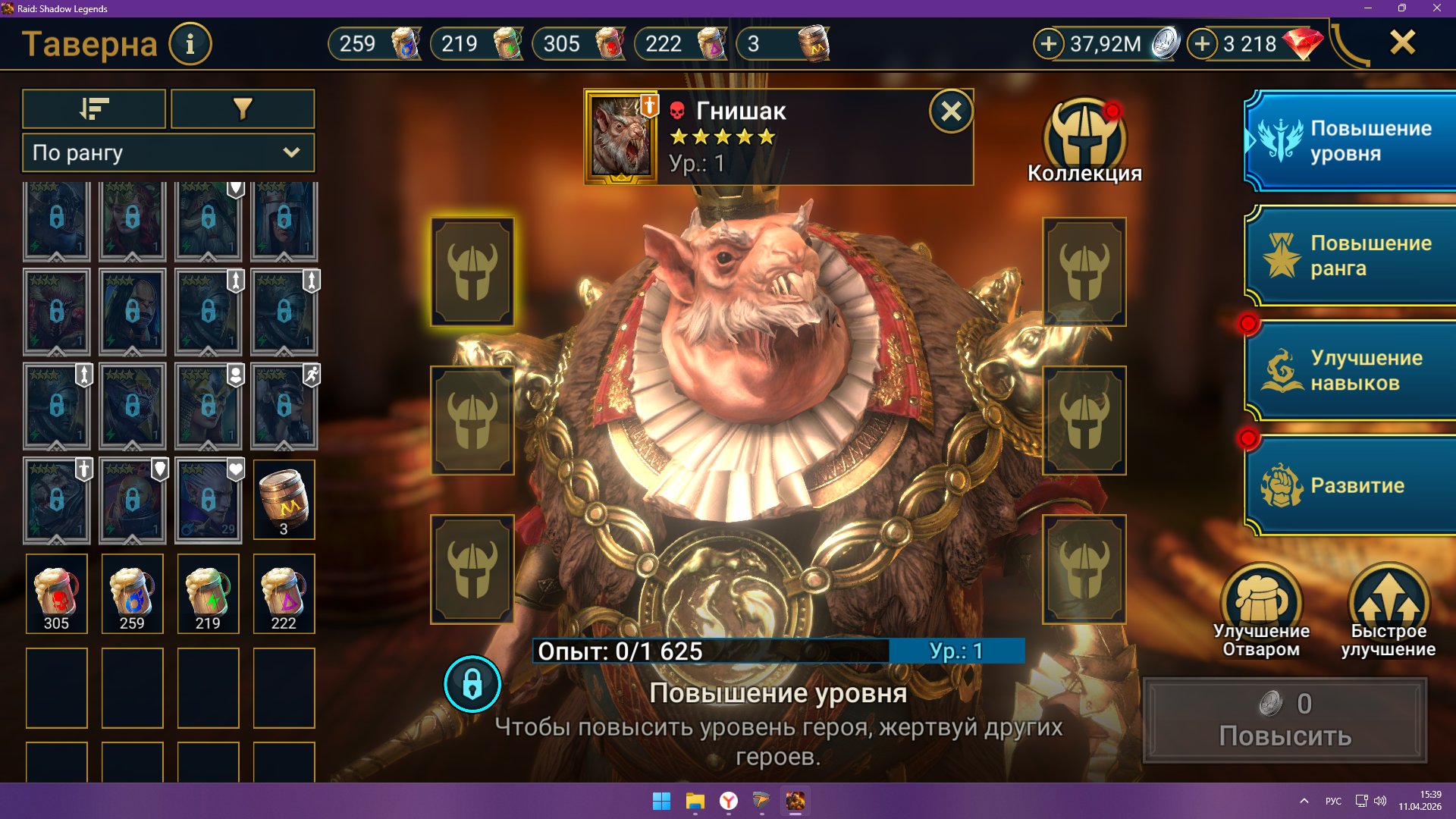Screen dimensions: 1456x819
Task: Open the sort order button
Action: (94, 109)
